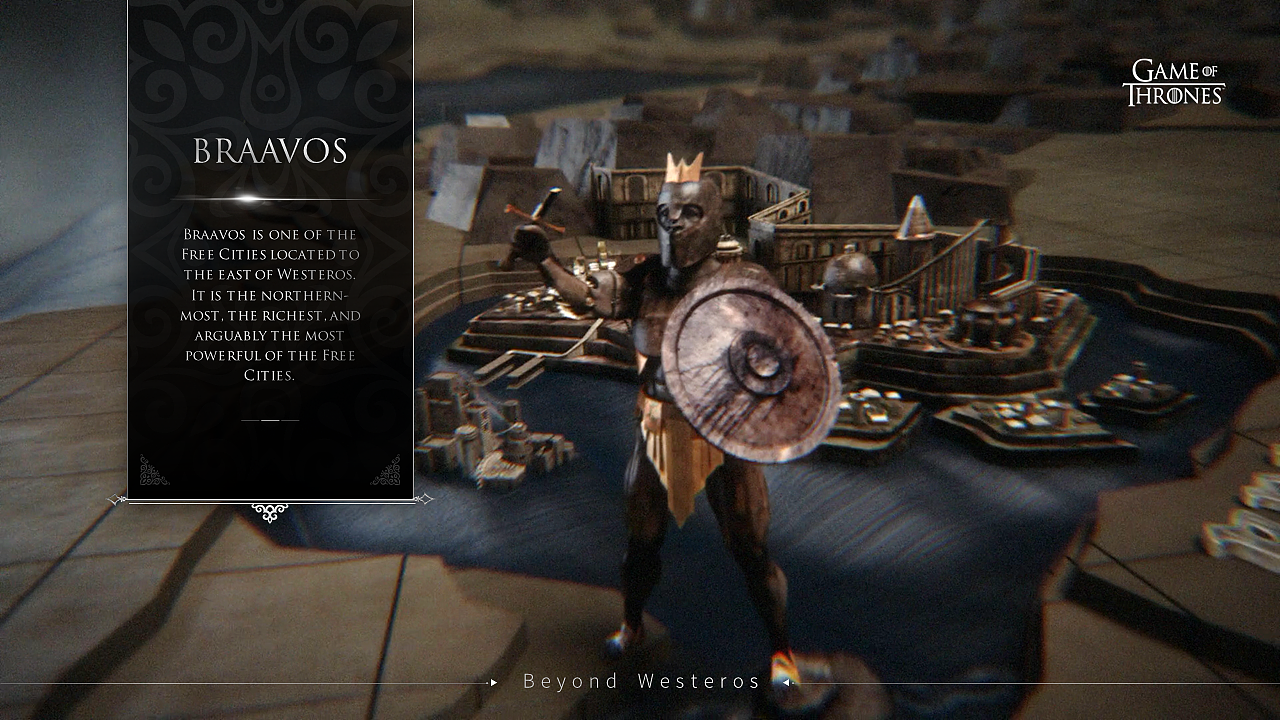Screen dimensions: 1280x720
Task: Click the ornament below the Braavos panel
Action: click(x=270, y=512)
